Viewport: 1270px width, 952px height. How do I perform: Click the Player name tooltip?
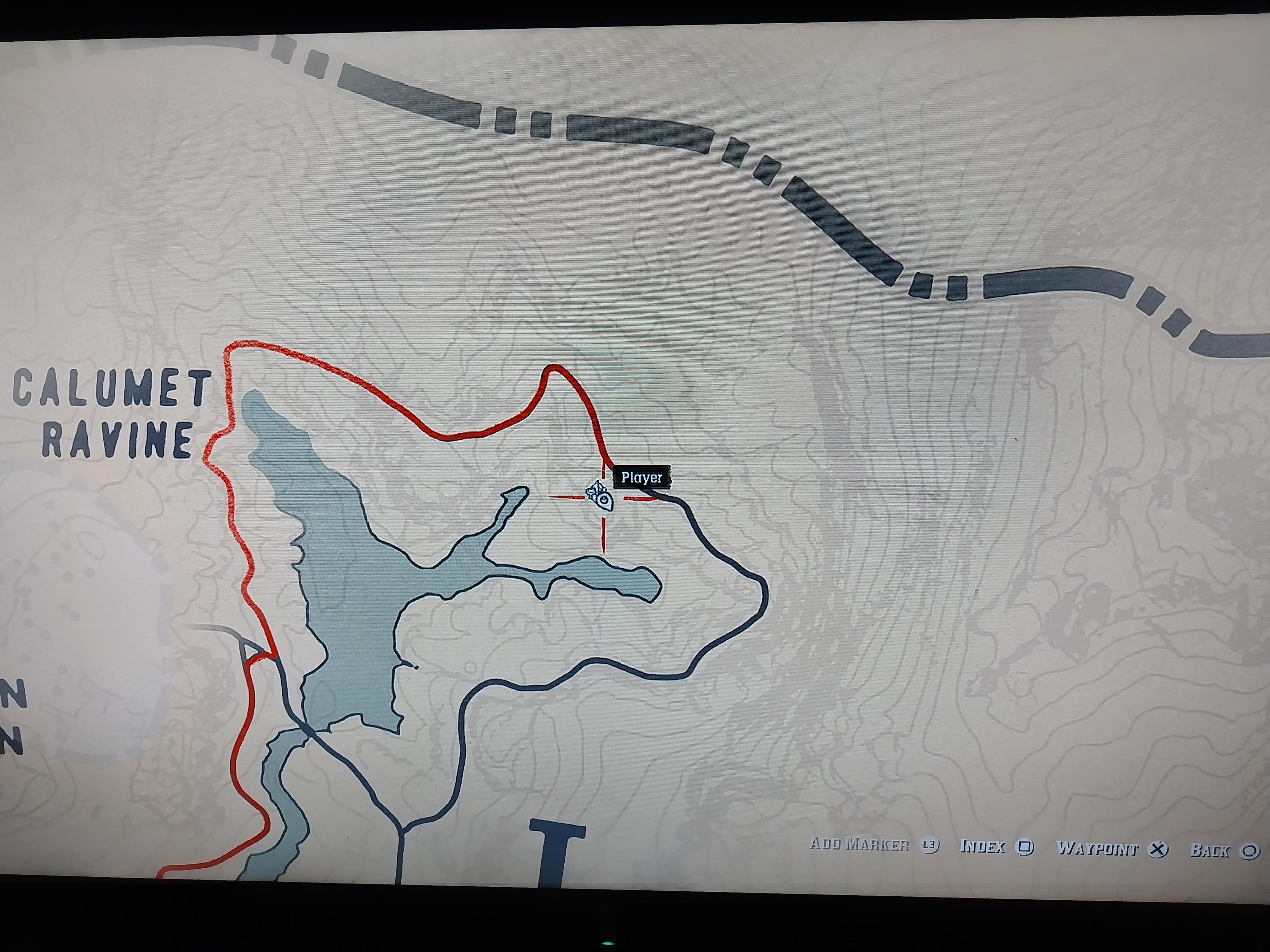[x=641, y=476]
